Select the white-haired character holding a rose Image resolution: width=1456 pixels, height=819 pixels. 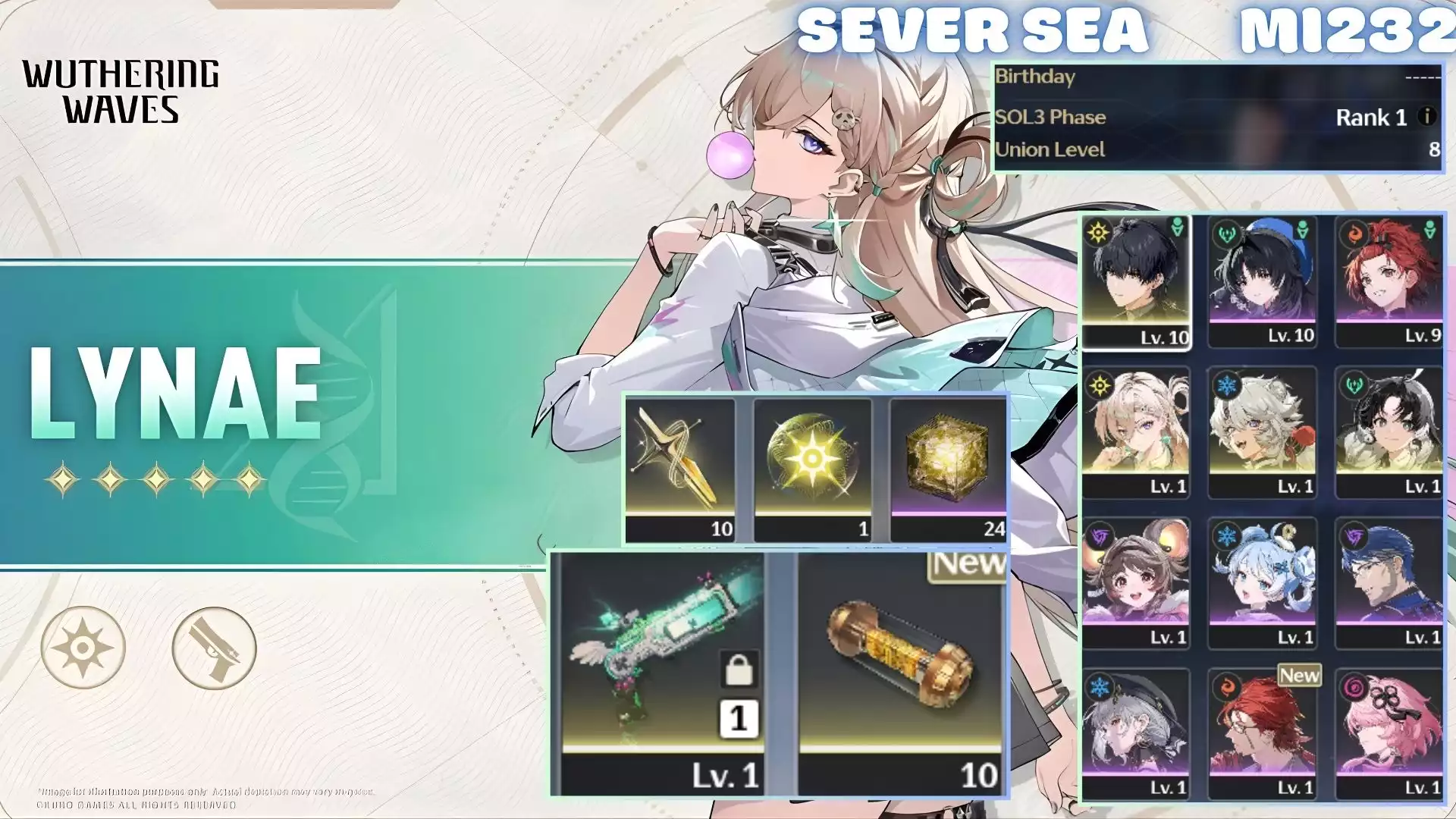coord(1262,432)
